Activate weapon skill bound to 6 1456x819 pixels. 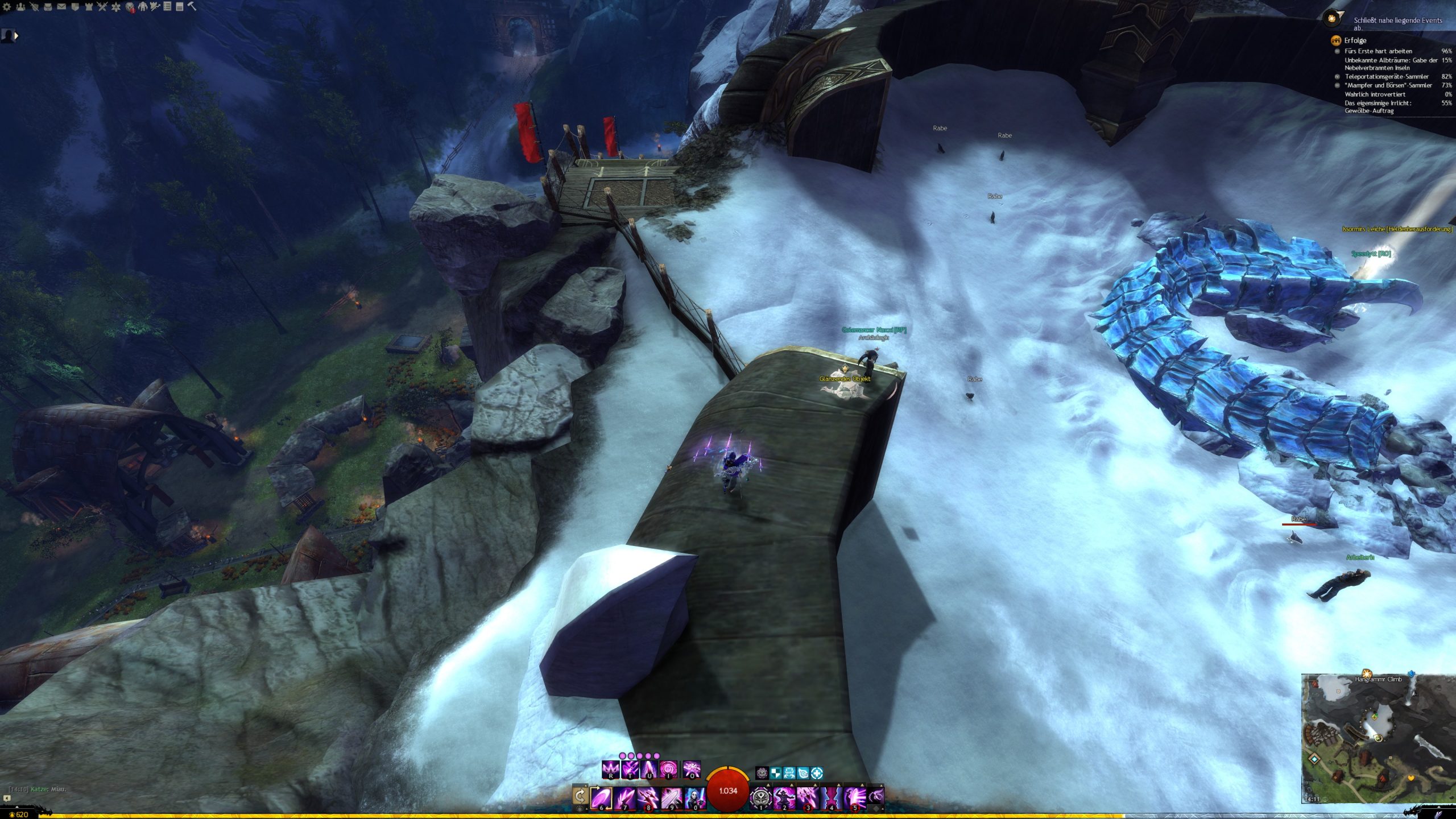pos(602,797)
